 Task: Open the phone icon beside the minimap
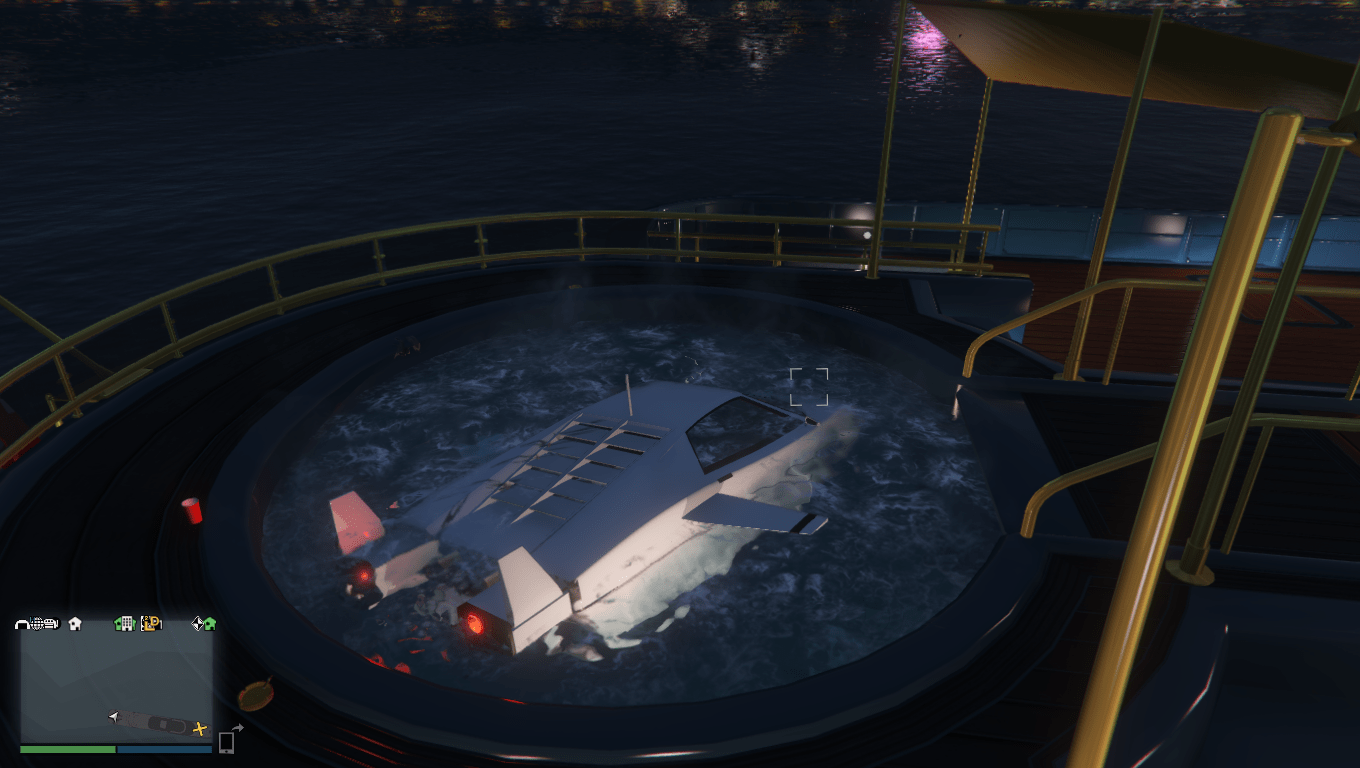tap(226, 744)
